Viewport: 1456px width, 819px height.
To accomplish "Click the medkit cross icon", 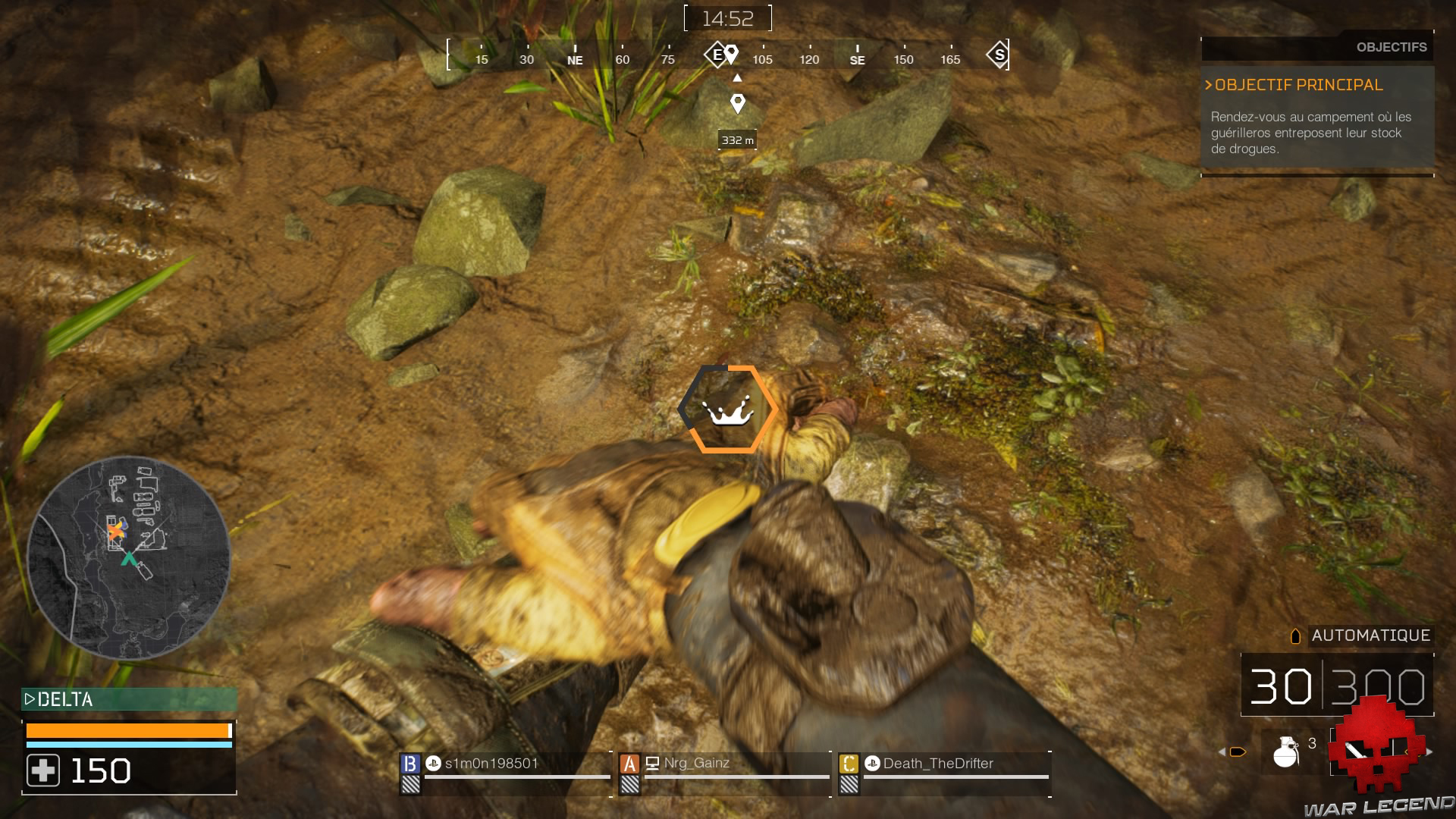I will pos(43,770).
